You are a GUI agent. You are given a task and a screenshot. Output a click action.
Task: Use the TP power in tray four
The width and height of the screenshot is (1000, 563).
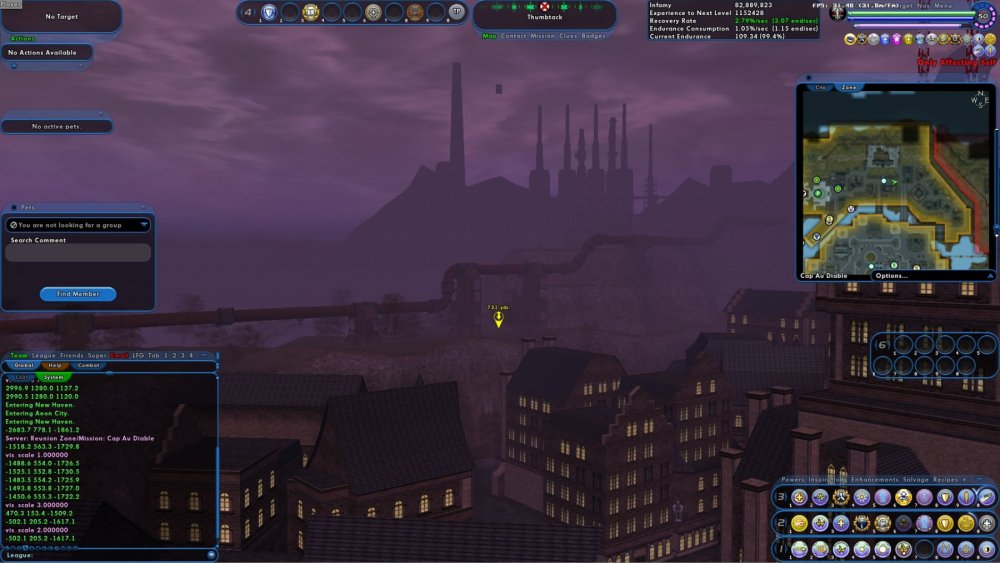coord(456,12)
